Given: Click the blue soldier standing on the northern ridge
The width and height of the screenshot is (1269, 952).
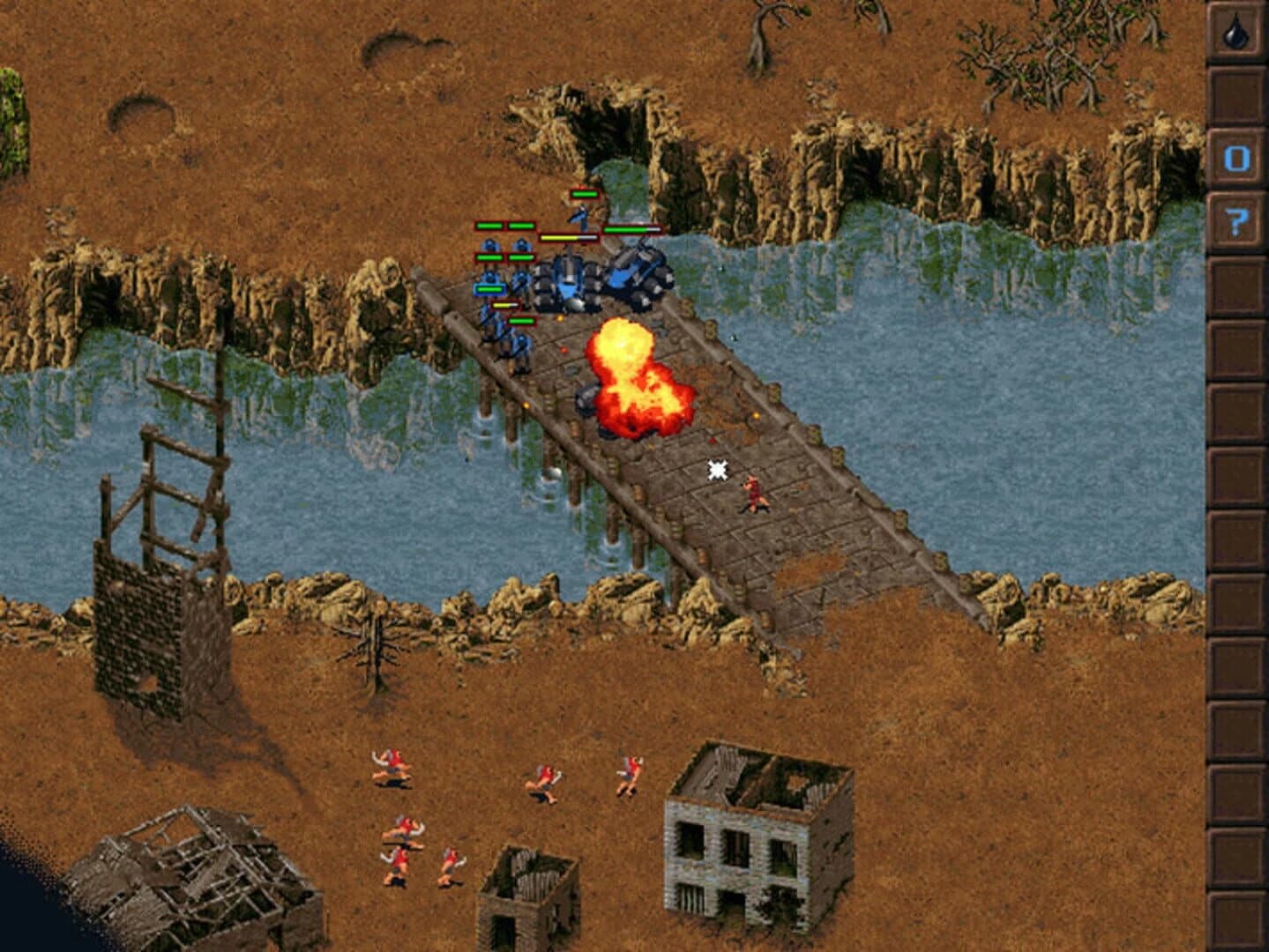Looking at the screenshot, I should (581, 216).
